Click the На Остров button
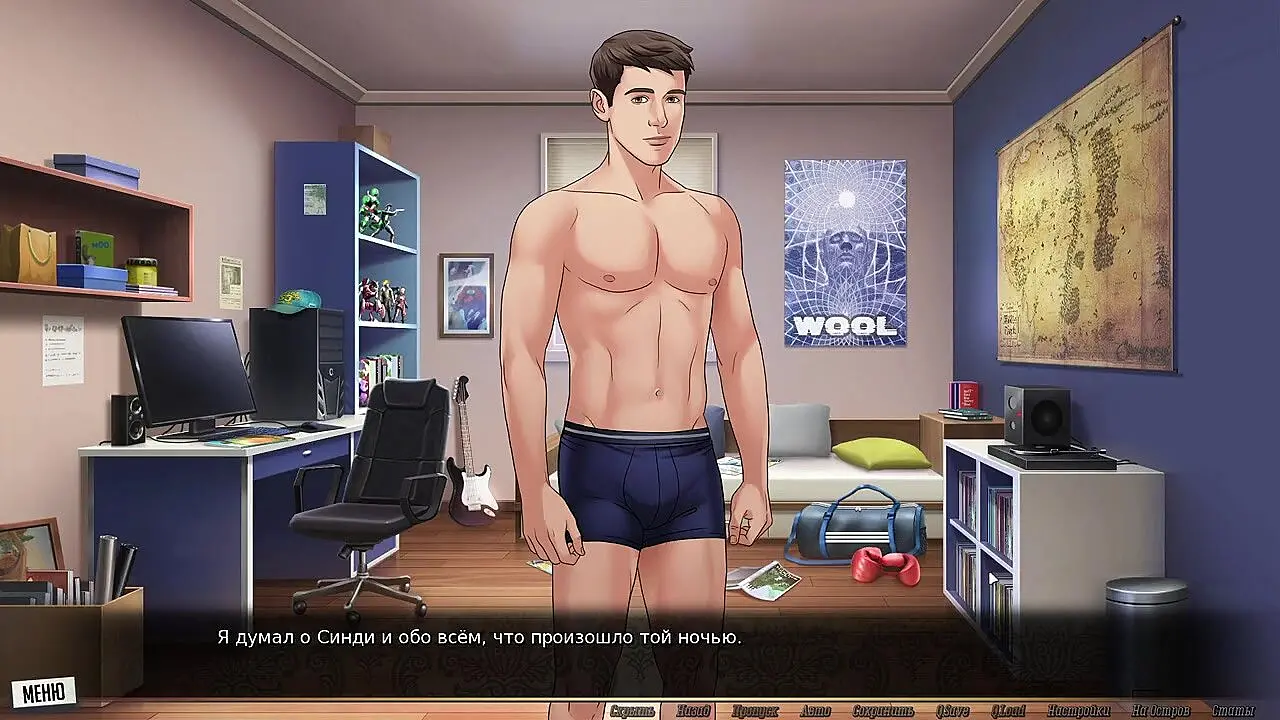Screen dimensions: 1280x720 (1160, 711)
